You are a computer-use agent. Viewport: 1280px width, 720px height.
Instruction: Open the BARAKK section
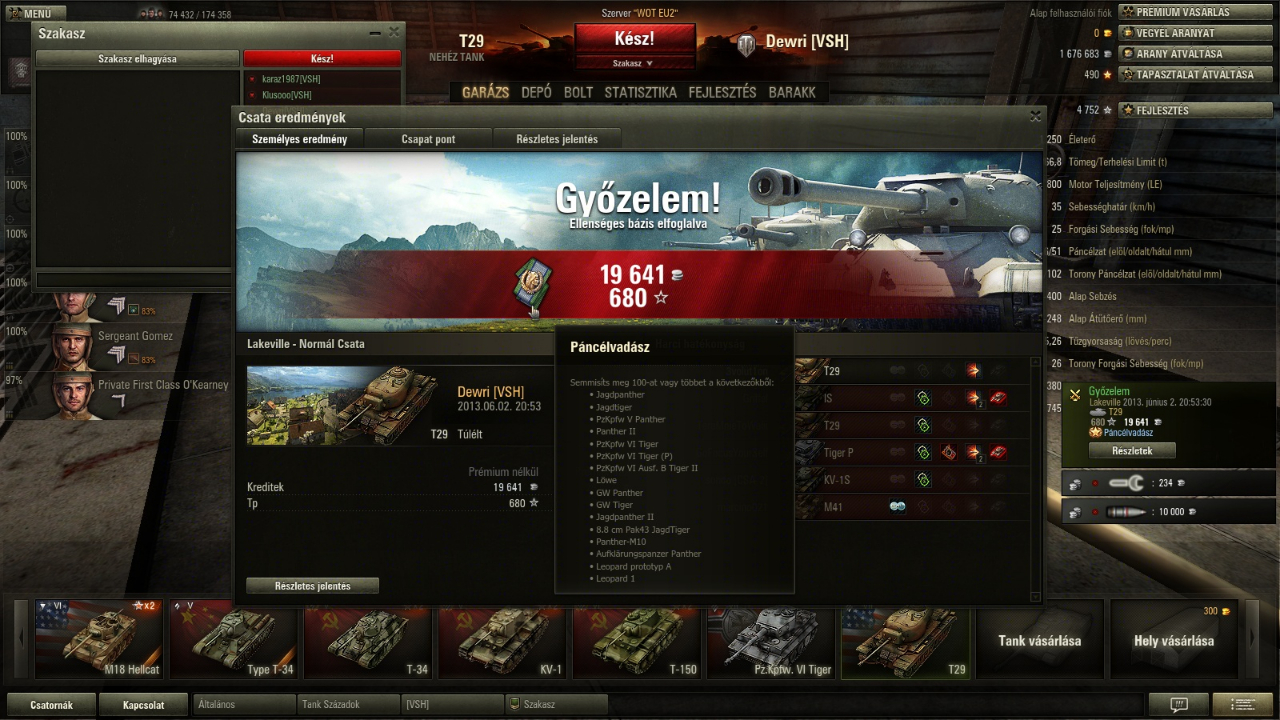[x=792, y=92]
